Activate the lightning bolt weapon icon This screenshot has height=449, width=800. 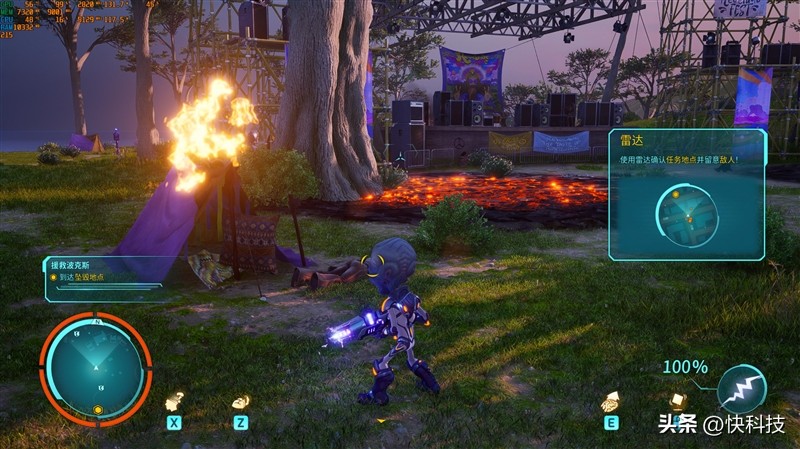(x=741, y=388)
